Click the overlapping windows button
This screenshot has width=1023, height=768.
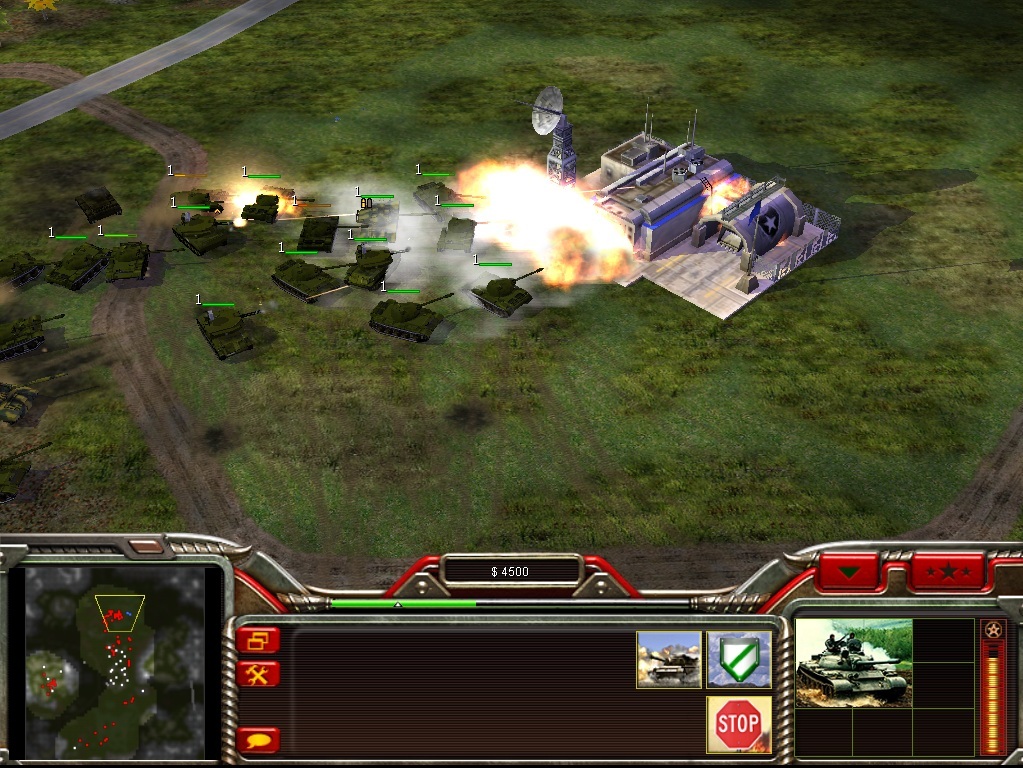click(259, 640)
